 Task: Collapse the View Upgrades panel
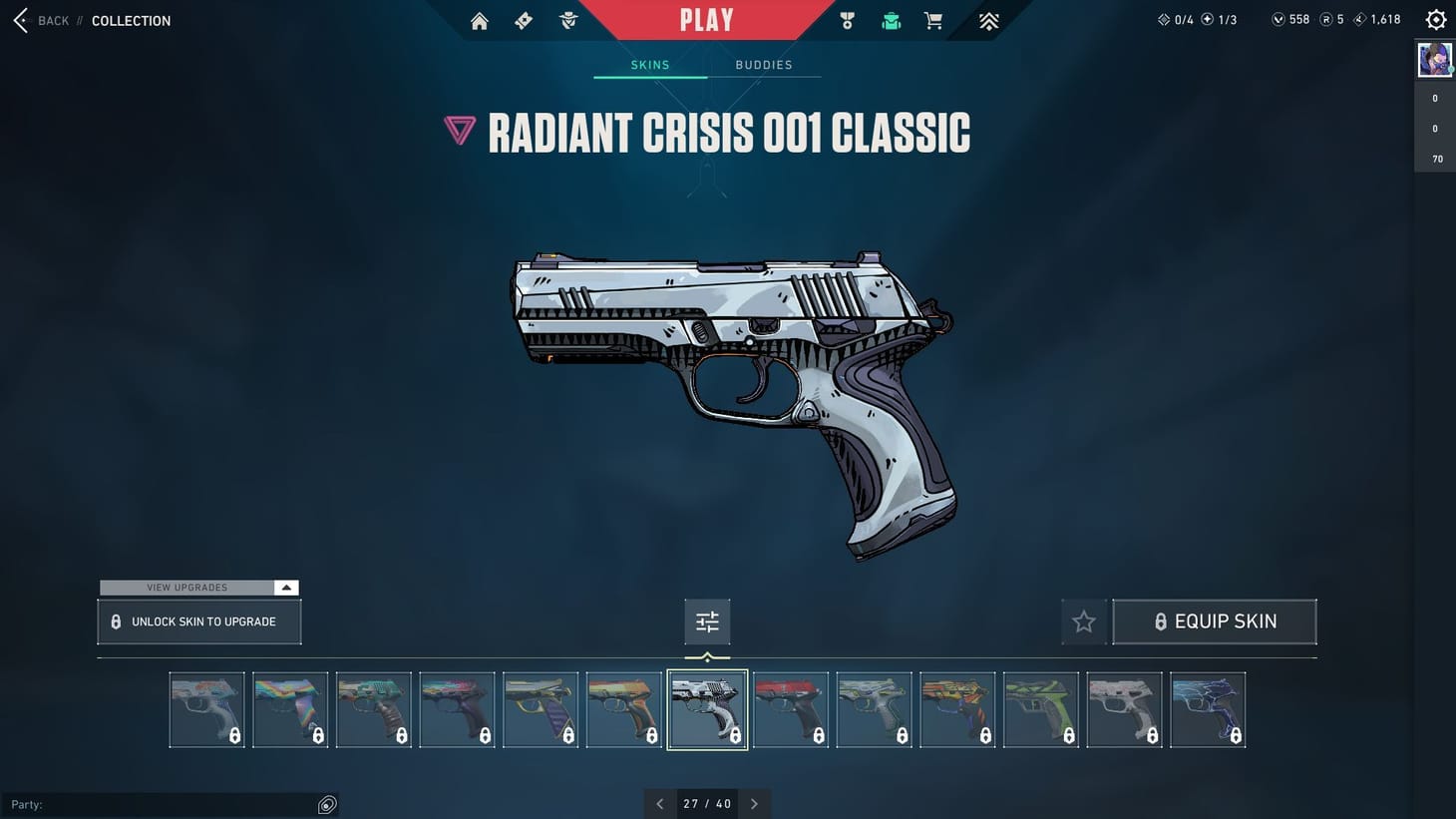pyautogui.click(x=286, y=588)
